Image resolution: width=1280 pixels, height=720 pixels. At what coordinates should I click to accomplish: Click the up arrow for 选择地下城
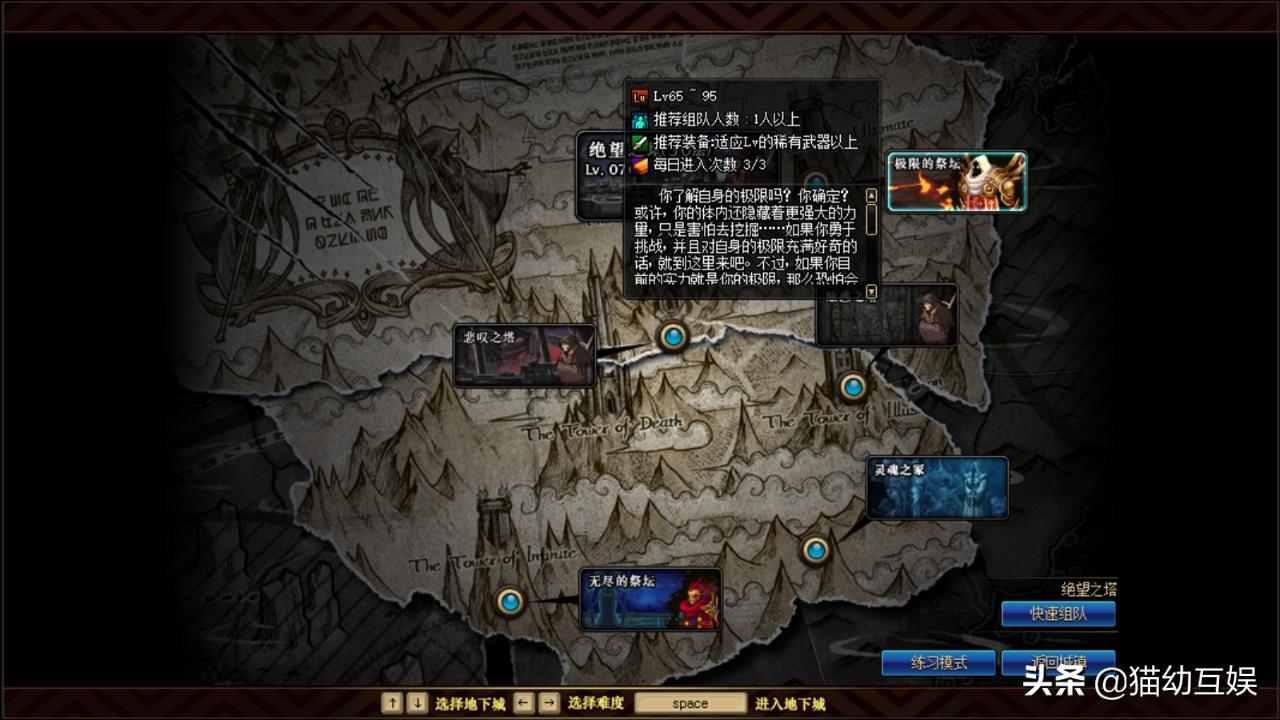[391, 703]
